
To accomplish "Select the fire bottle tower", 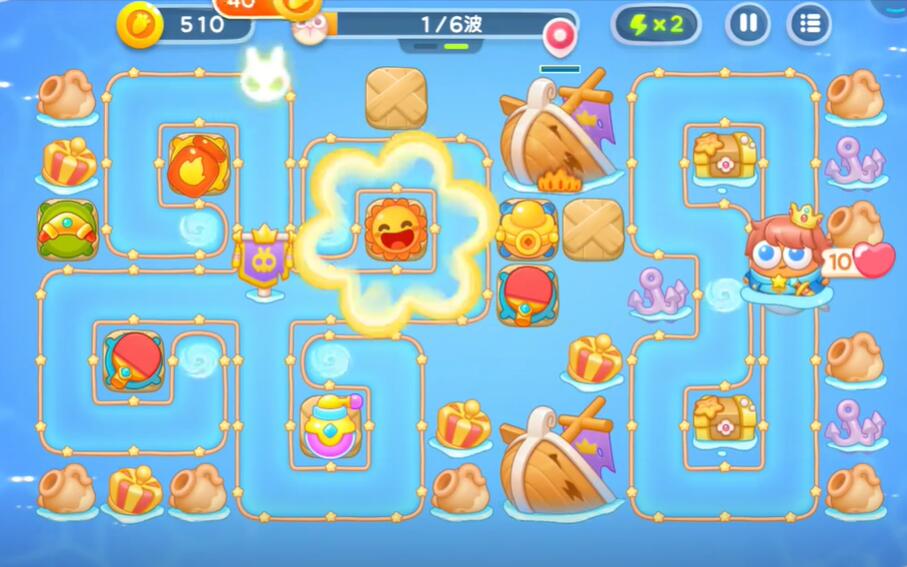I will [198, 164].
